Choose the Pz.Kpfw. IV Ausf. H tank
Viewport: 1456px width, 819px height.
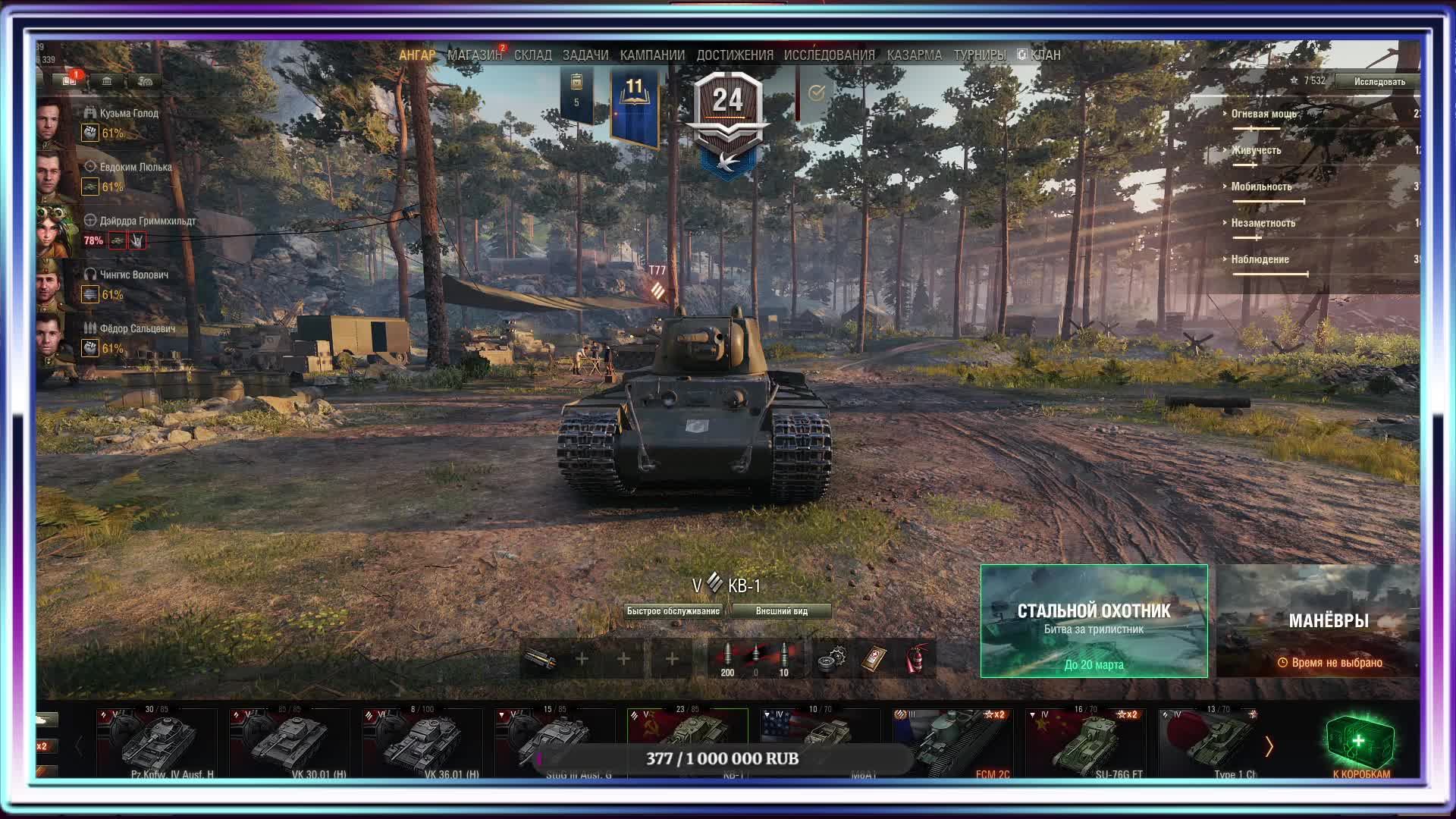click(x=158, y=742)
